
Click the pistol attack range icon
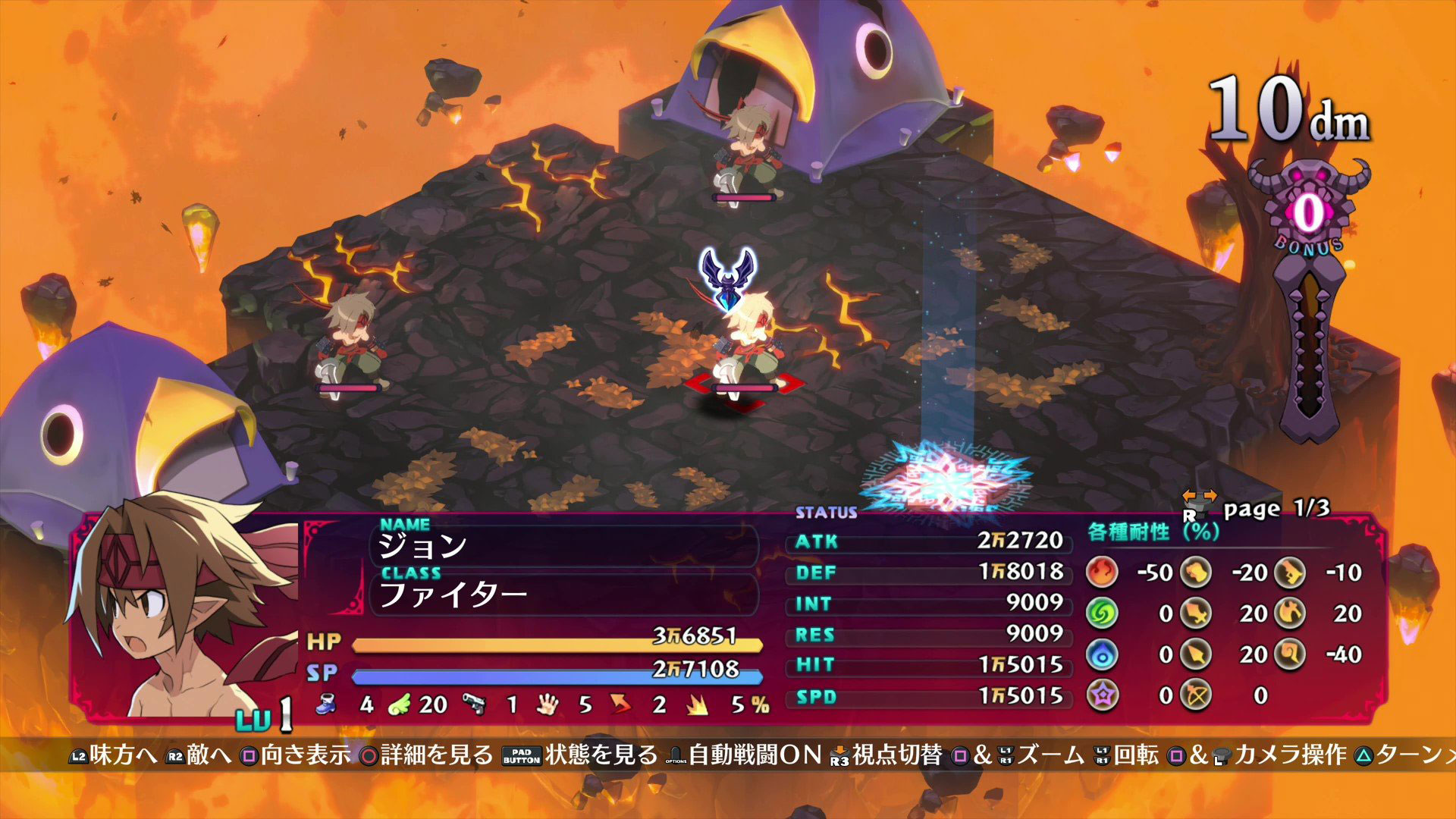pyautogui.click(x=474, y=704)
